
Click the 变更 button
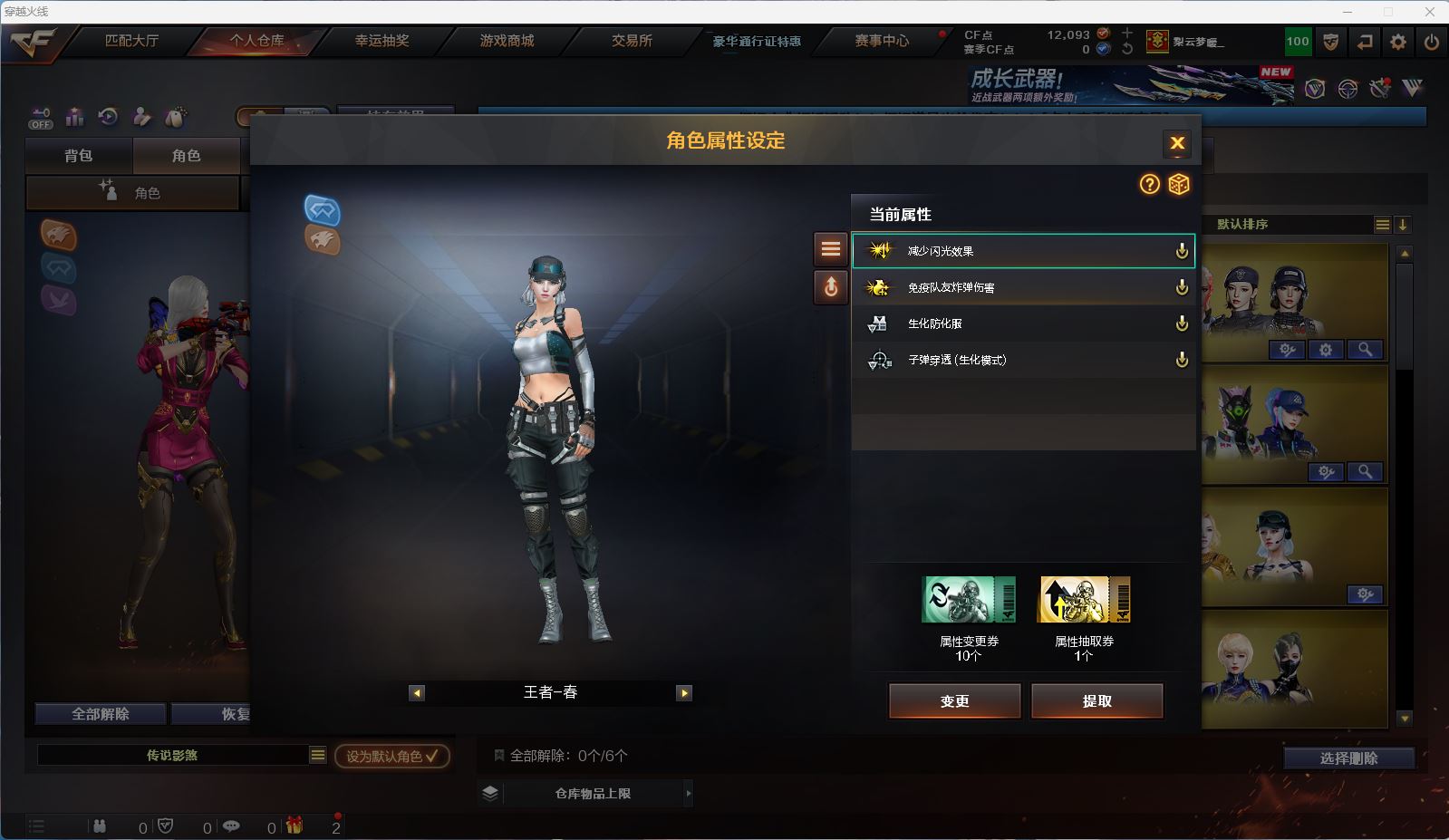954,700
